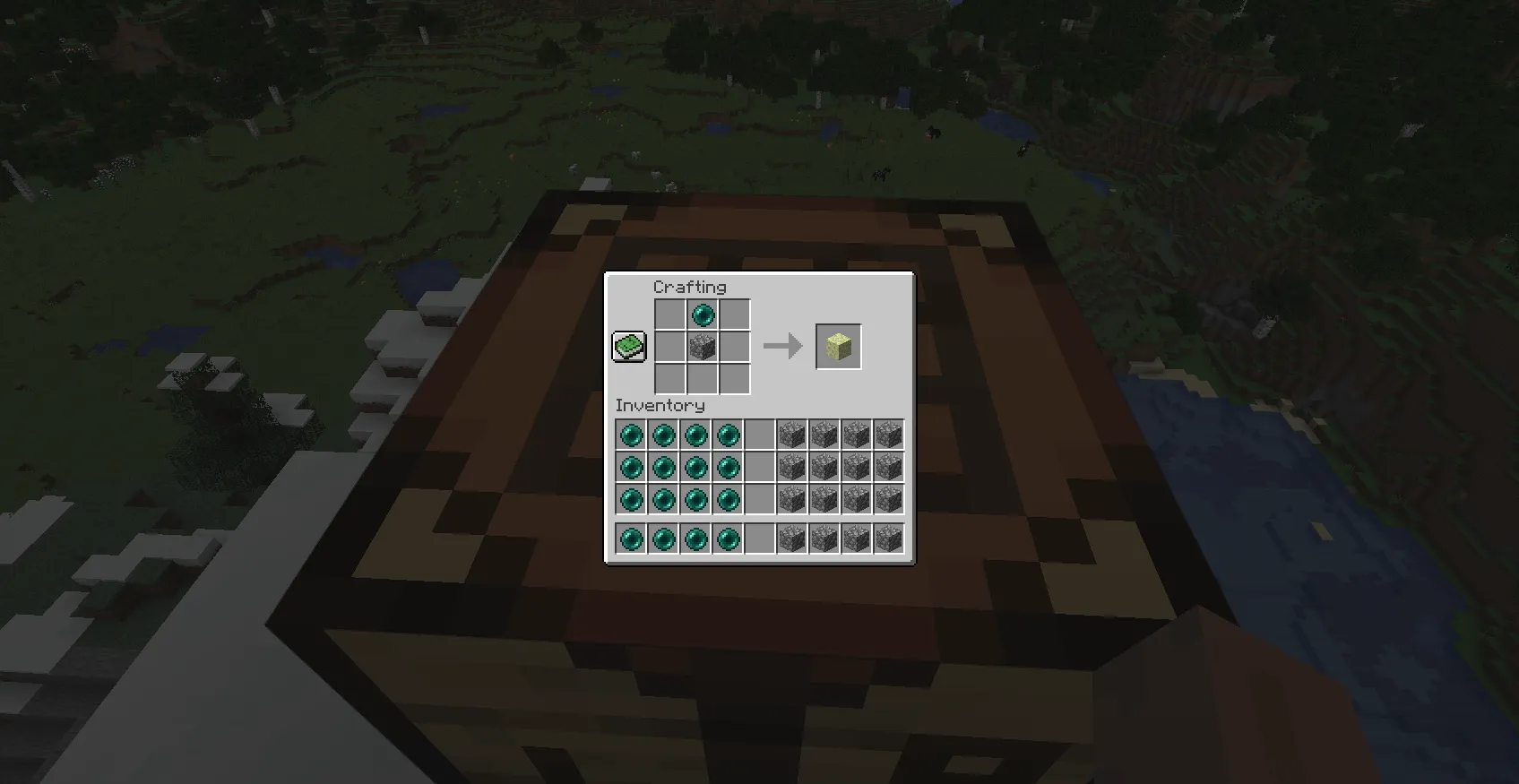Grab the cobblestone from the crafting grid
The height and width of the screenshot is (784, 1519).
tap(703, 347)
